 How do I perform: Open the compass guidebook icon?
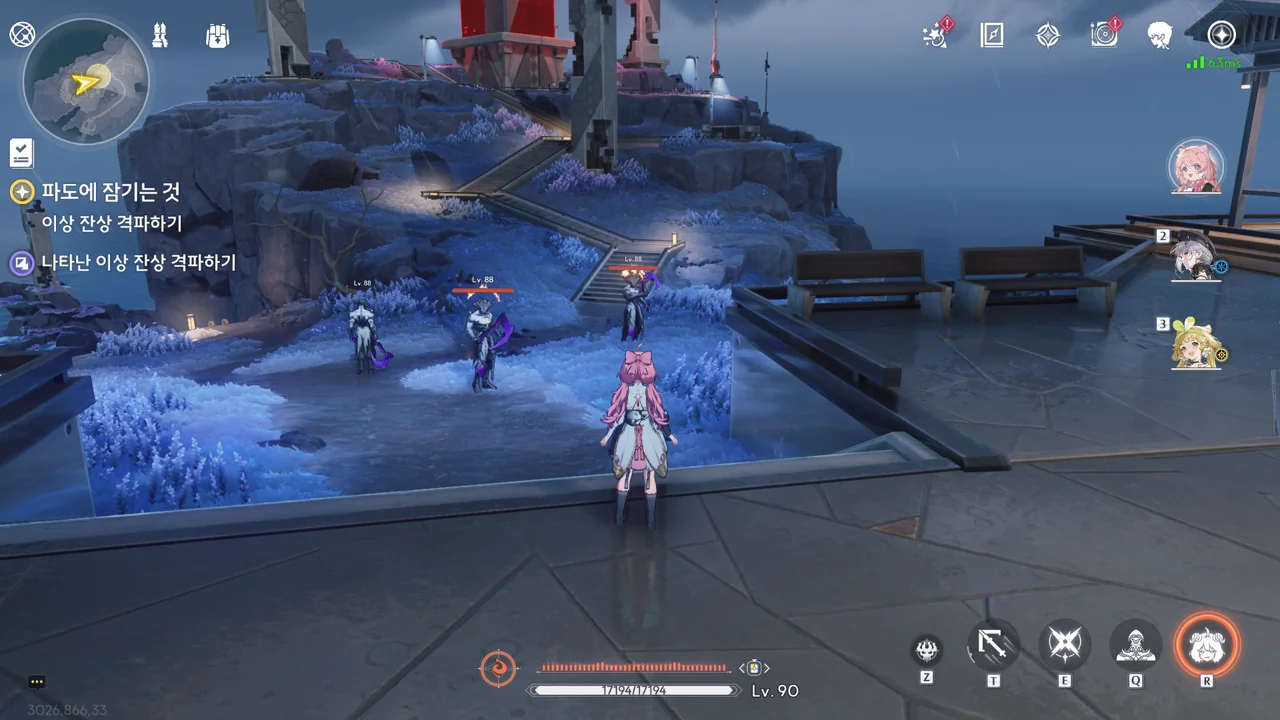pyautogui.click(x=992, y=36)
